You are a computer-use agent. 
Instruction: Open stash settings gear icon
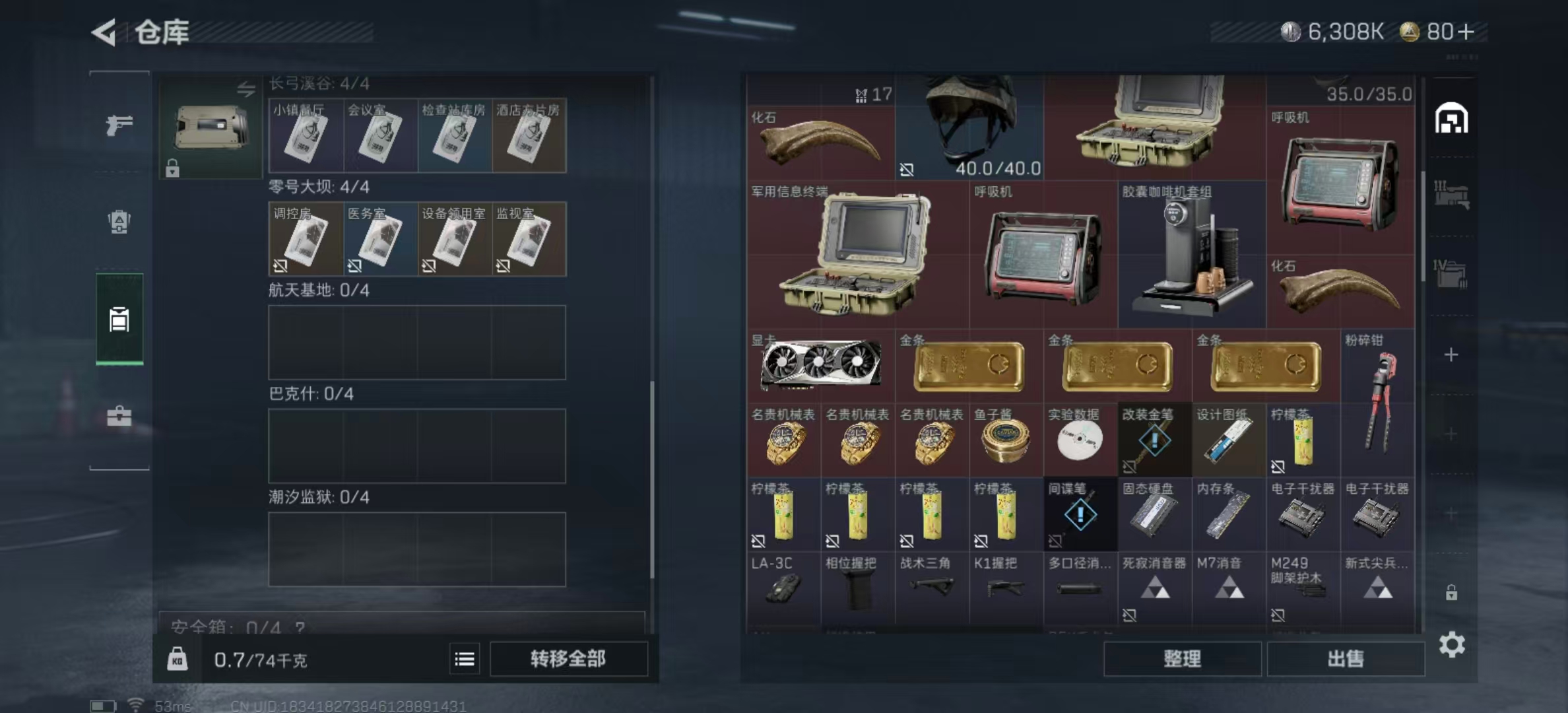click(1452, 644)
